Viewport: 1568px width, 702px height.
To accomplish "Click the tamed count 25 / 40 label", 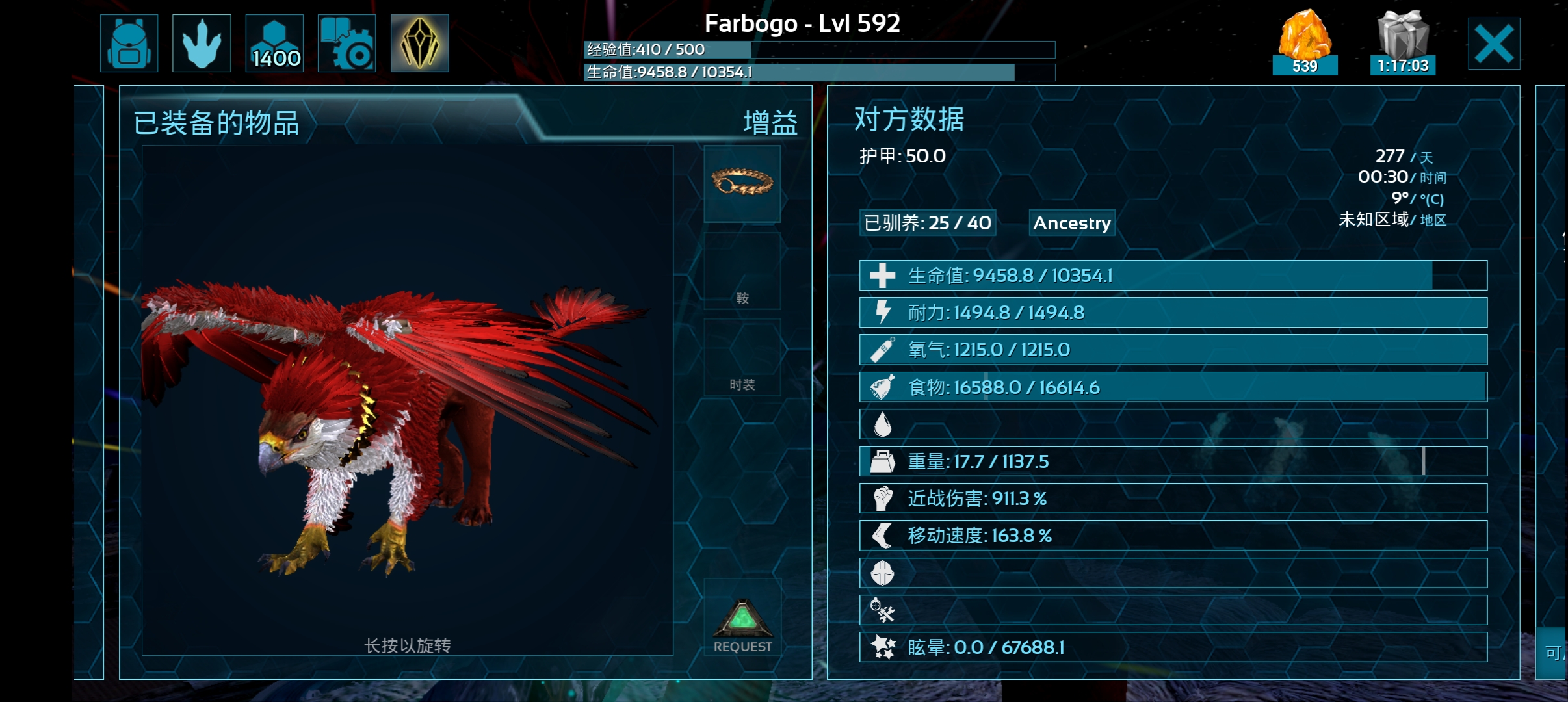I will click(x=928, y=223).
